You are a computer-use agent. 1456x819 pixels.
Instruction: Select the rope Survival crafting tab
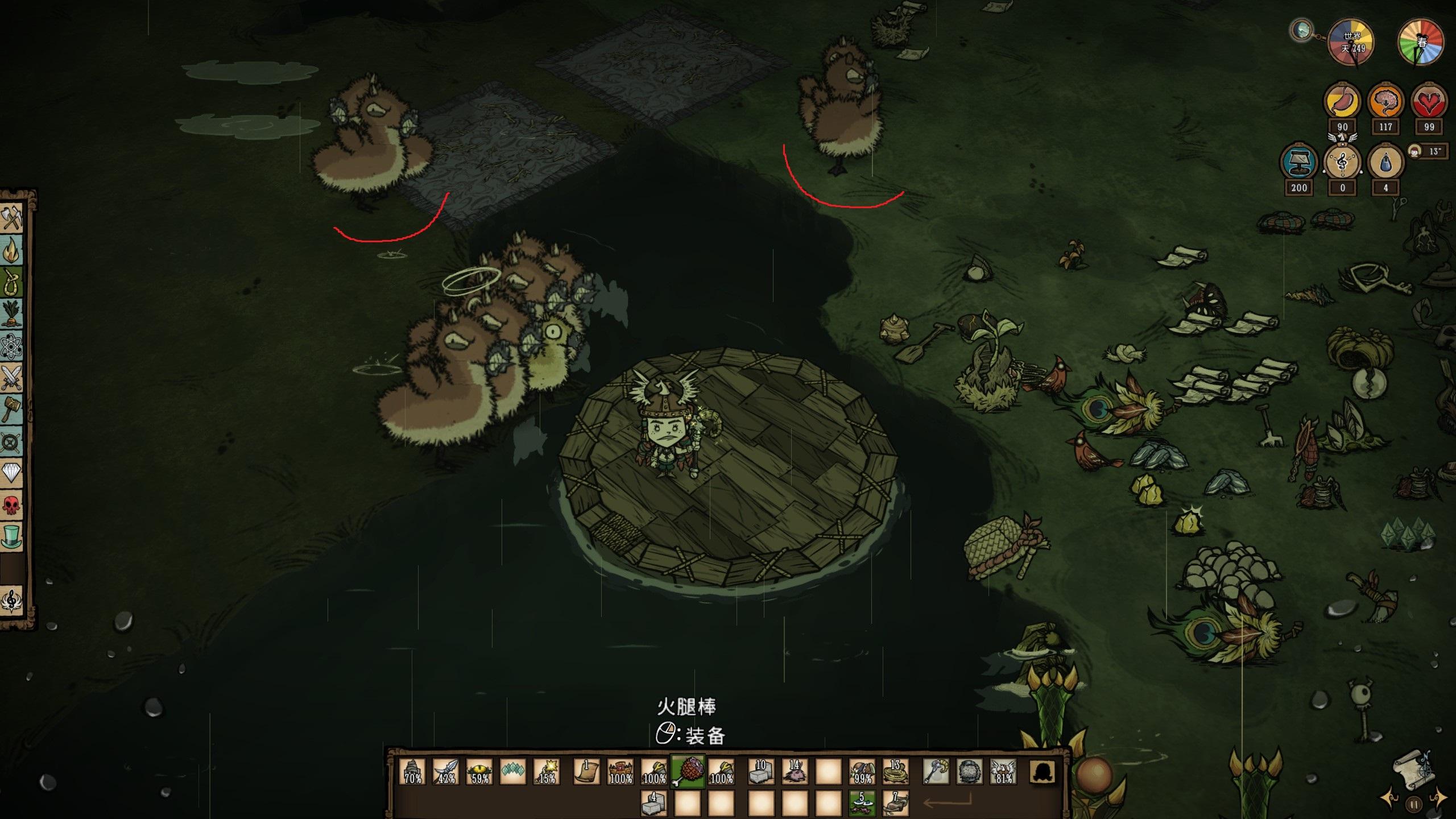click(12, 282)
